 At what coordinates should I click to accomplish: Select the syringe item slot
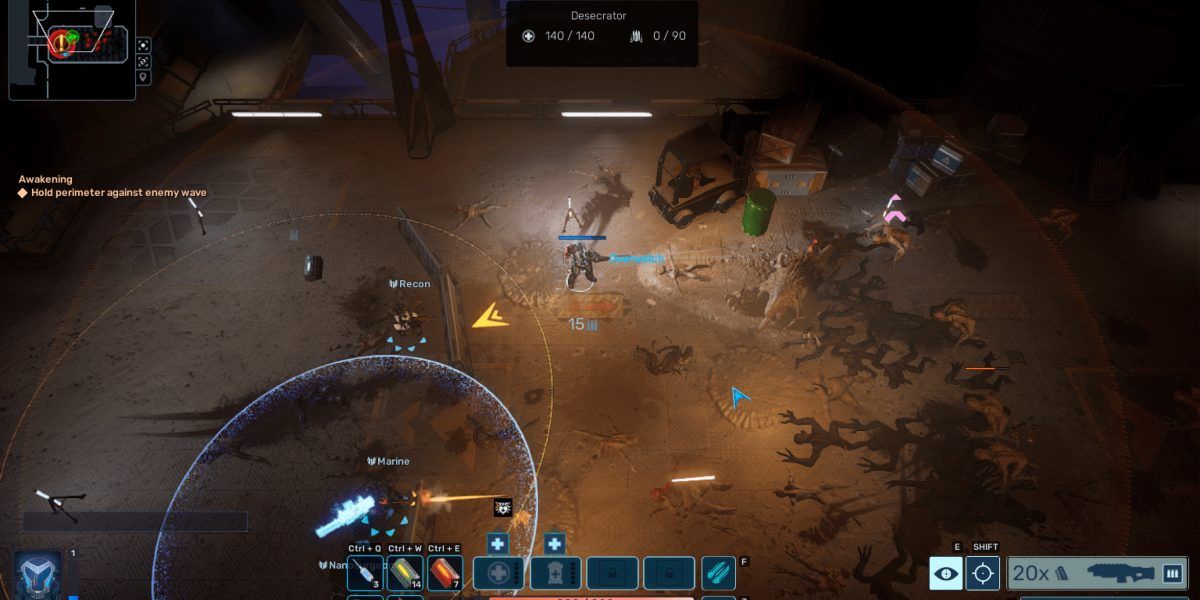point(365,574)
